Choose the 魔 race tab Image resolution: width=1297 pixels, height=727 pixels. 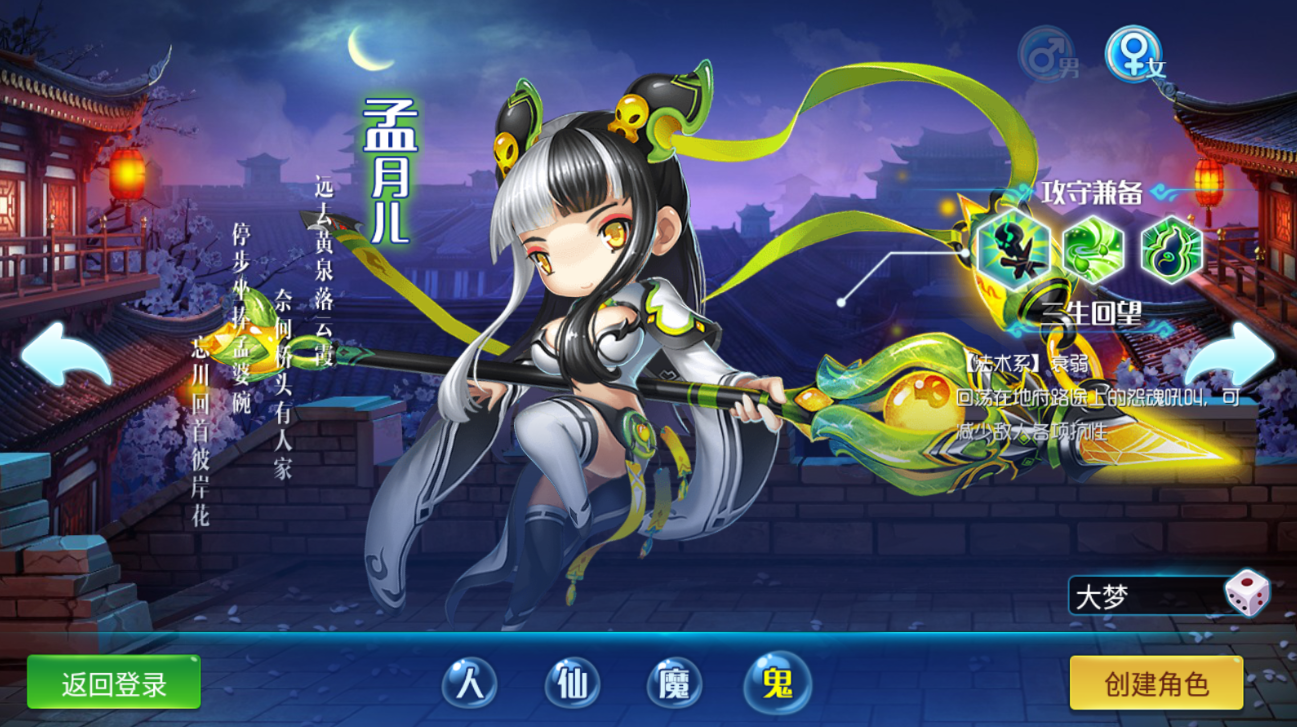point(674,685)
